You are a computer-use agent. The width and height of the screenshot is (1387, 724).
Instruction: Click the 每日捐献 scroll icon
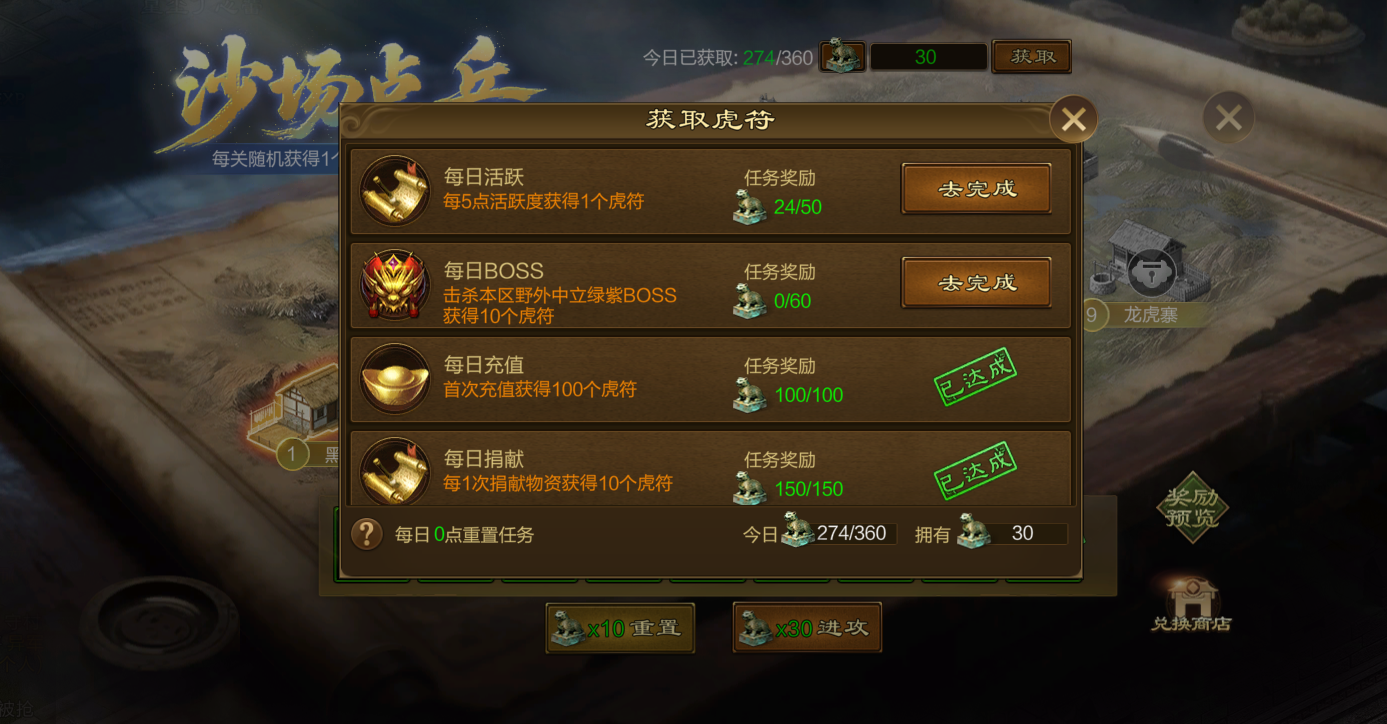pos(394,468)
